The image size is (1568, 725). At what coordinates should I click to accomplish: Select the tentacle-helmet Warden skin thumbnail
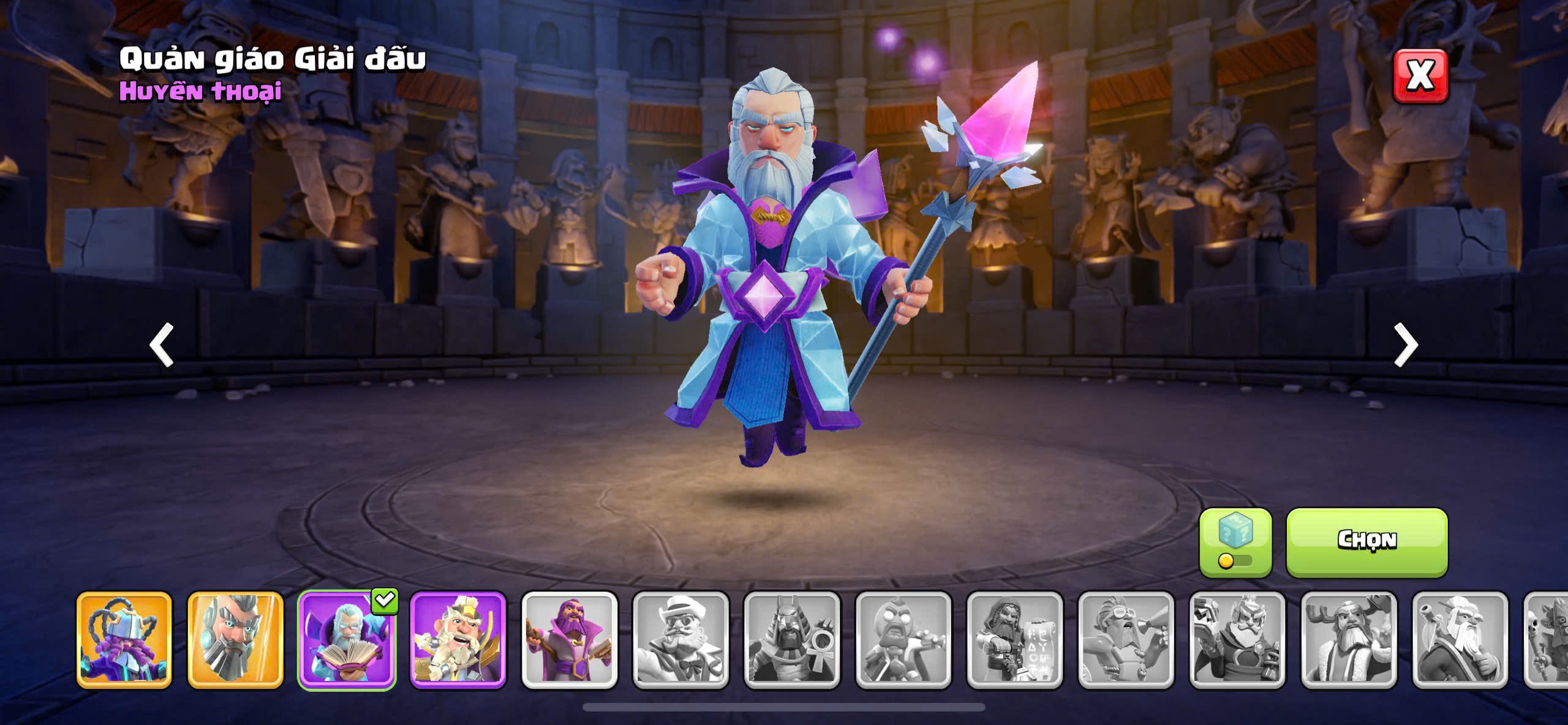tap(124, 640)
